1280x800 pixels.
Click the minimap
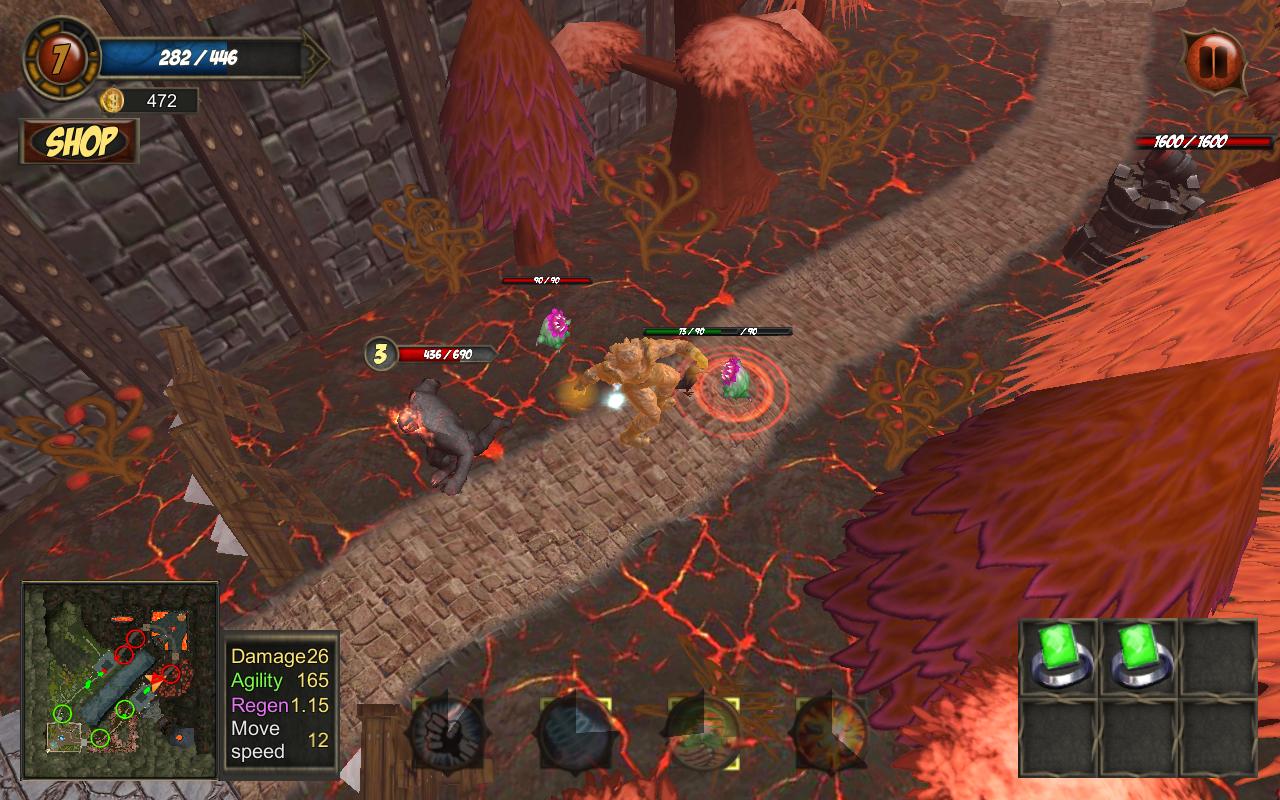point(120,680)
